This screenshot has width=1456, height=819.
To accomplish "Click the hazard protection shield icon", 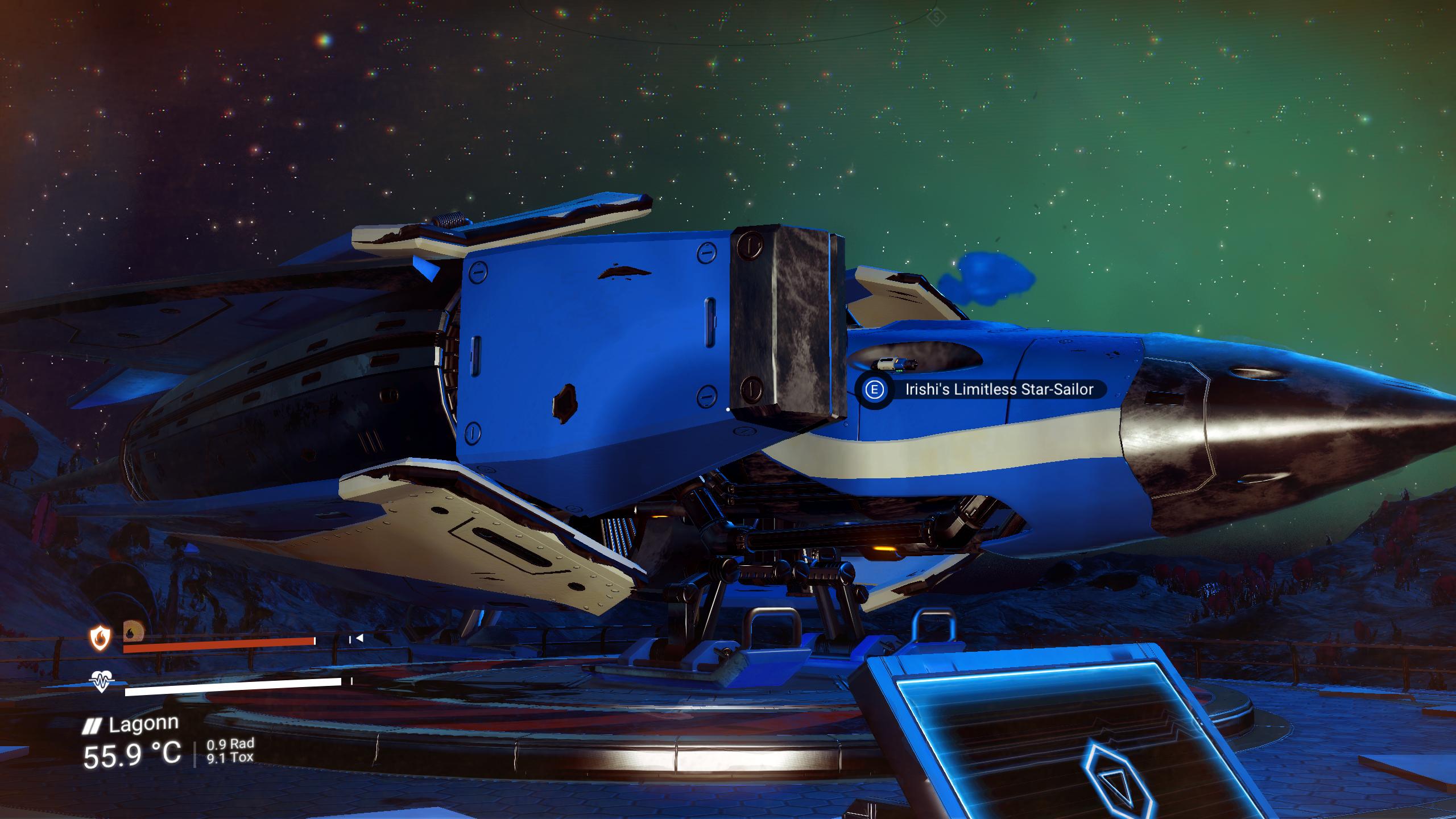I will (x=100, y=638).
